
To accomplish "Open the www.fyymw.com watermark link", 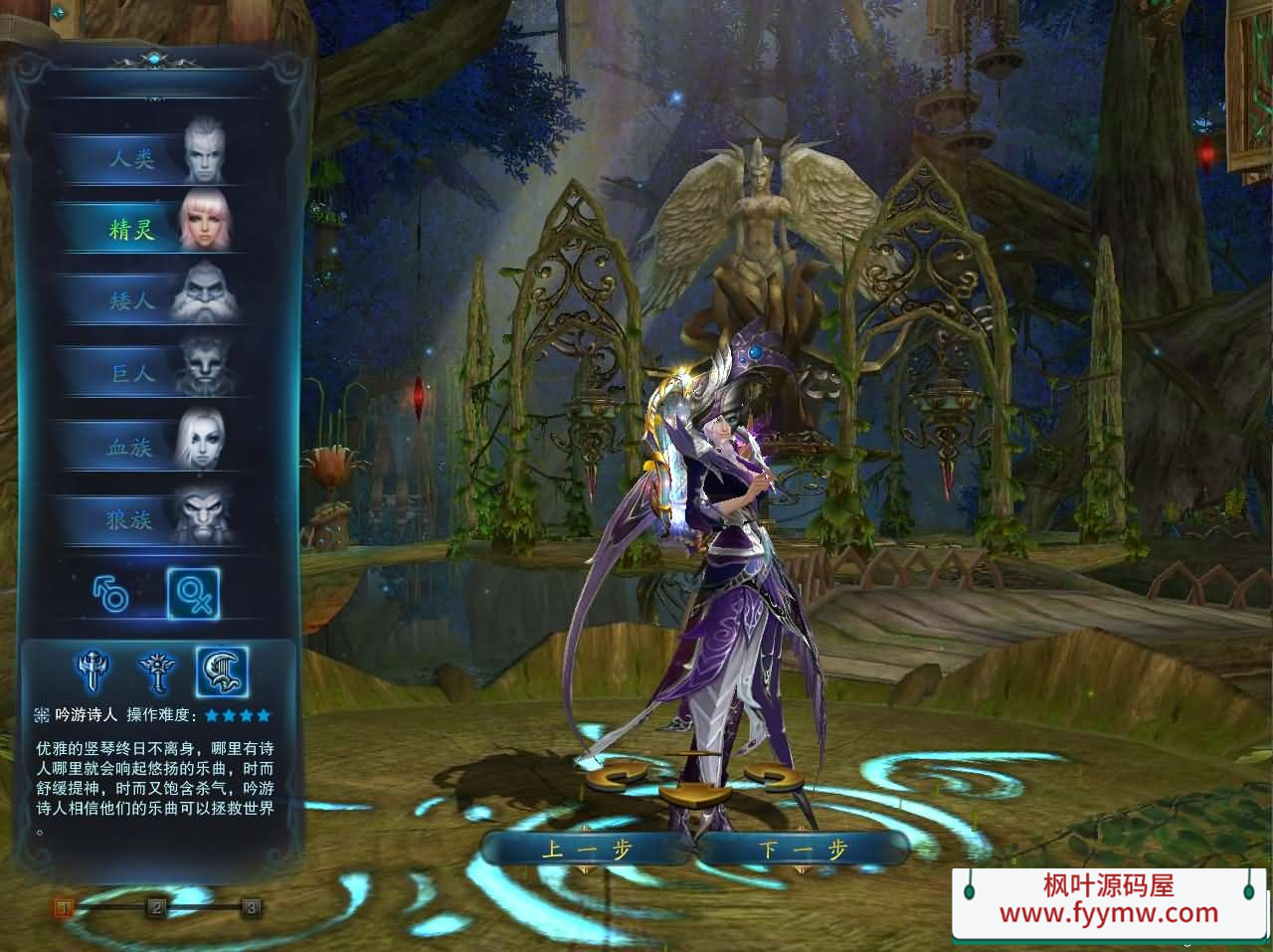I will [1108, 912].
